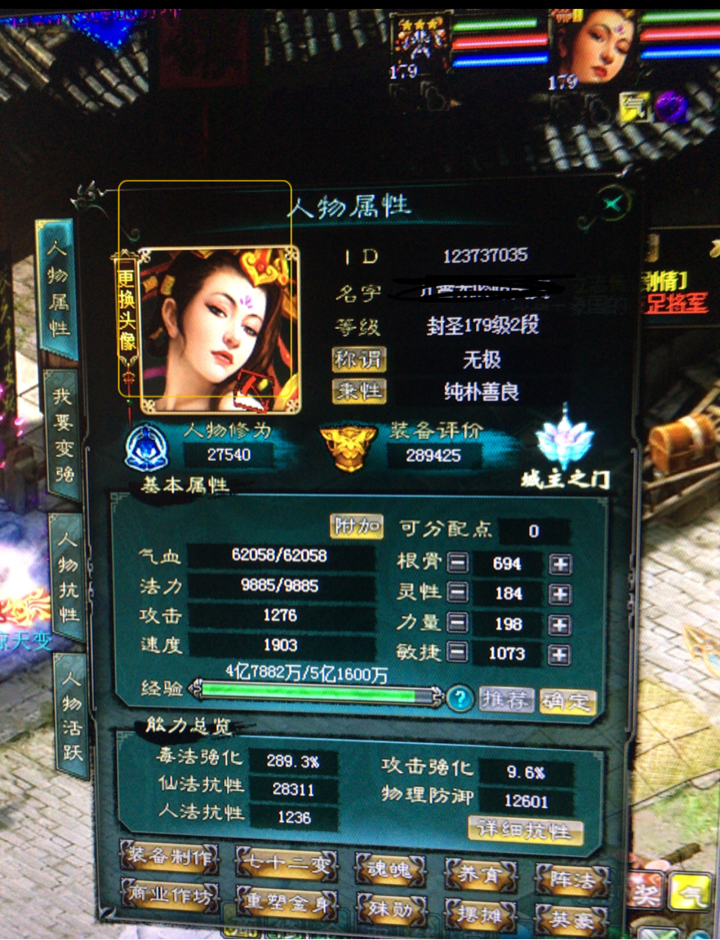
Task: Open the 摆摊 stall button
Action: [x=480, y=913]
